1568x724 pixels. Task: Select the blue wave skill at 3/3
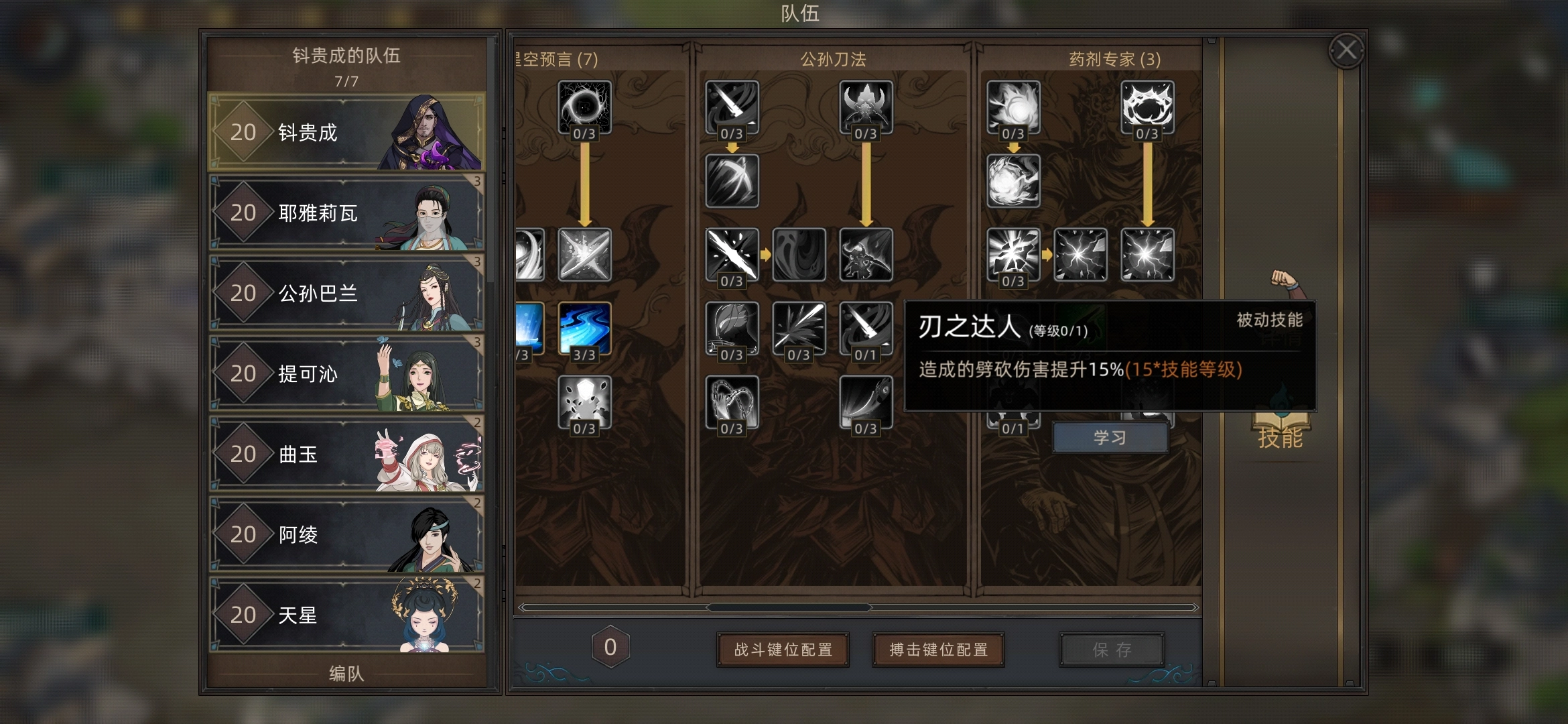coord(584,328)
